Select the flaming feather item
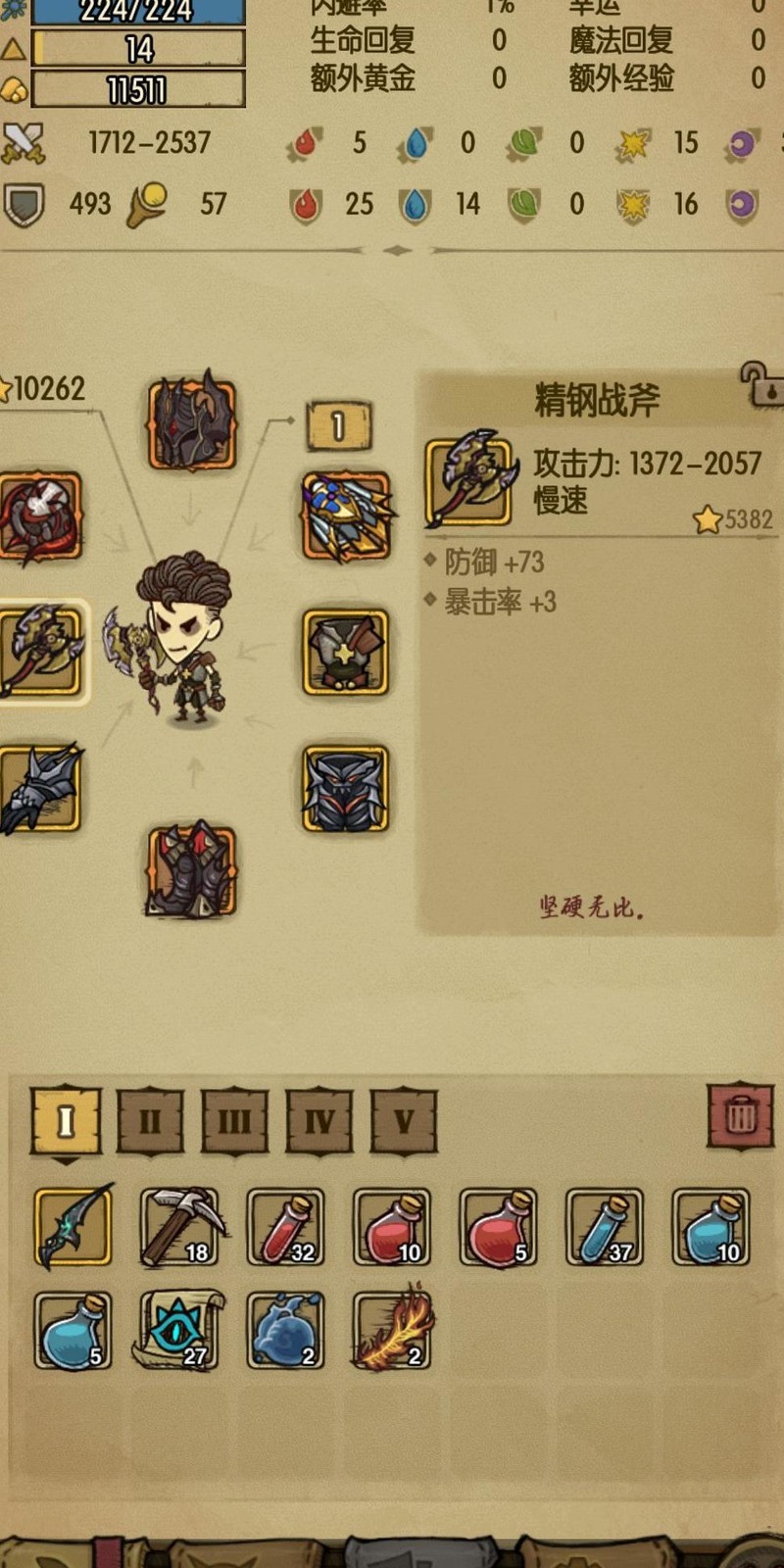The width and height of the screenshot is (784, 1568). point(393,1330)
